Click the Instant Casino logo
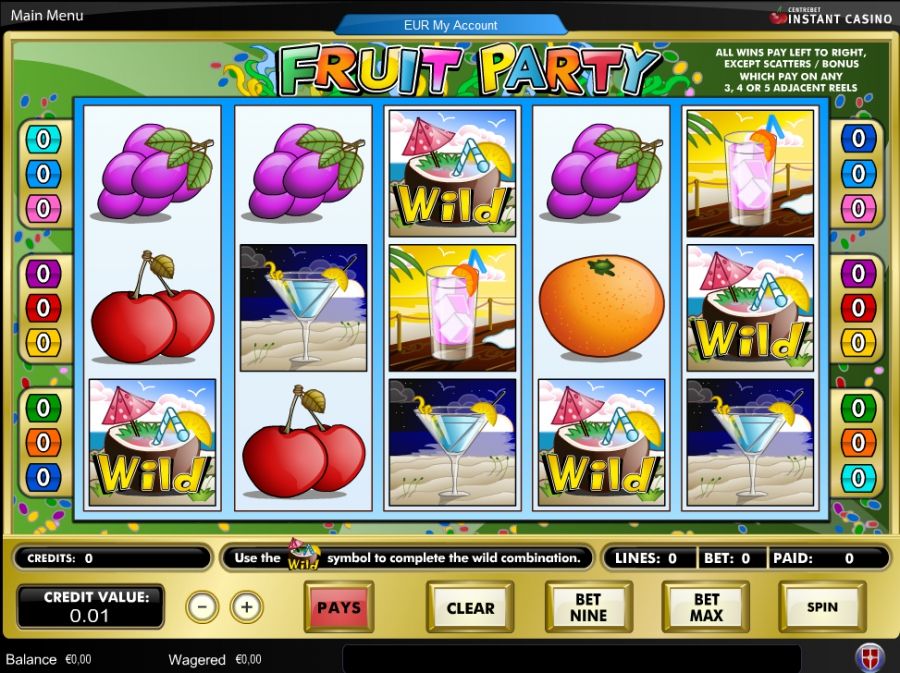Image resolution: width=900 pixels, height=673 pixels. coord(832,16)
